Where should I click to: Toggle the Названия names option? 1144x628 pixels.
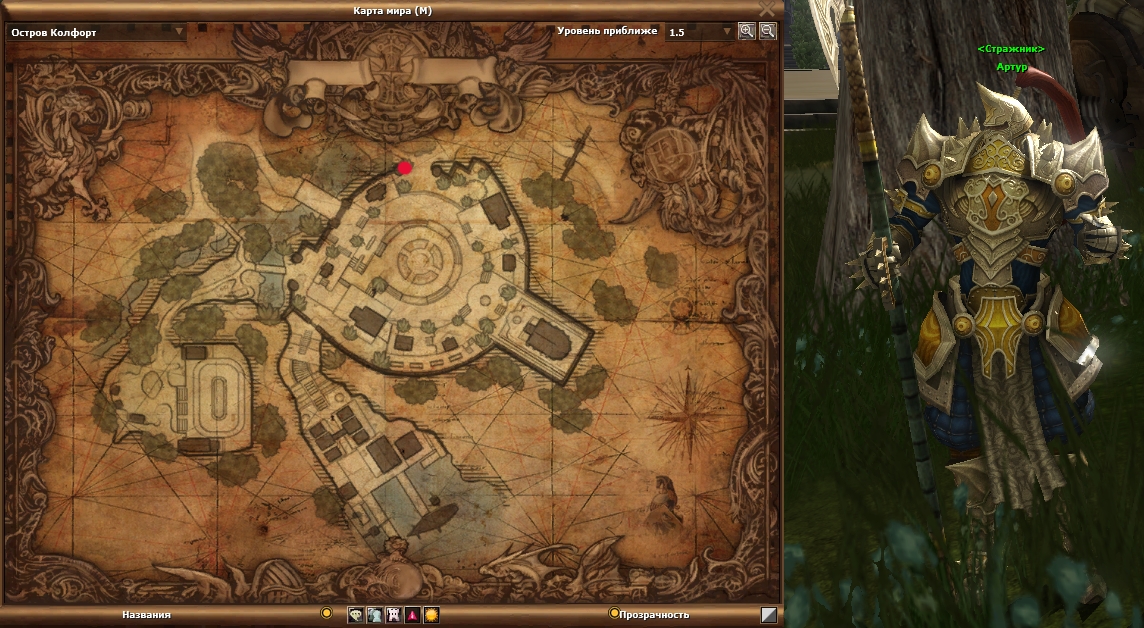(x=326, y=613)
